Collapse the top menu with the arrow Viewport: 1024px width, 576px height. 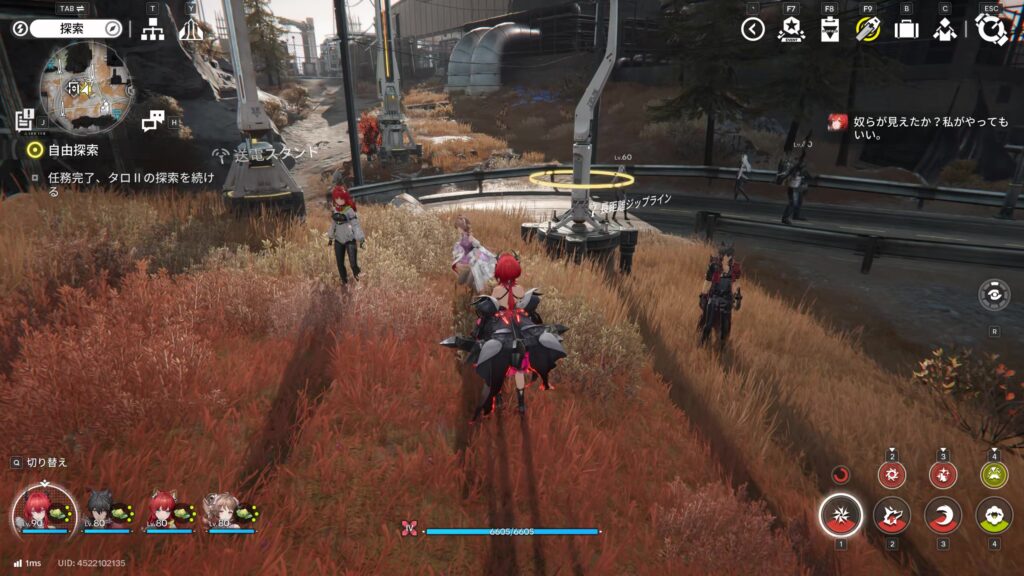(753, 29)
